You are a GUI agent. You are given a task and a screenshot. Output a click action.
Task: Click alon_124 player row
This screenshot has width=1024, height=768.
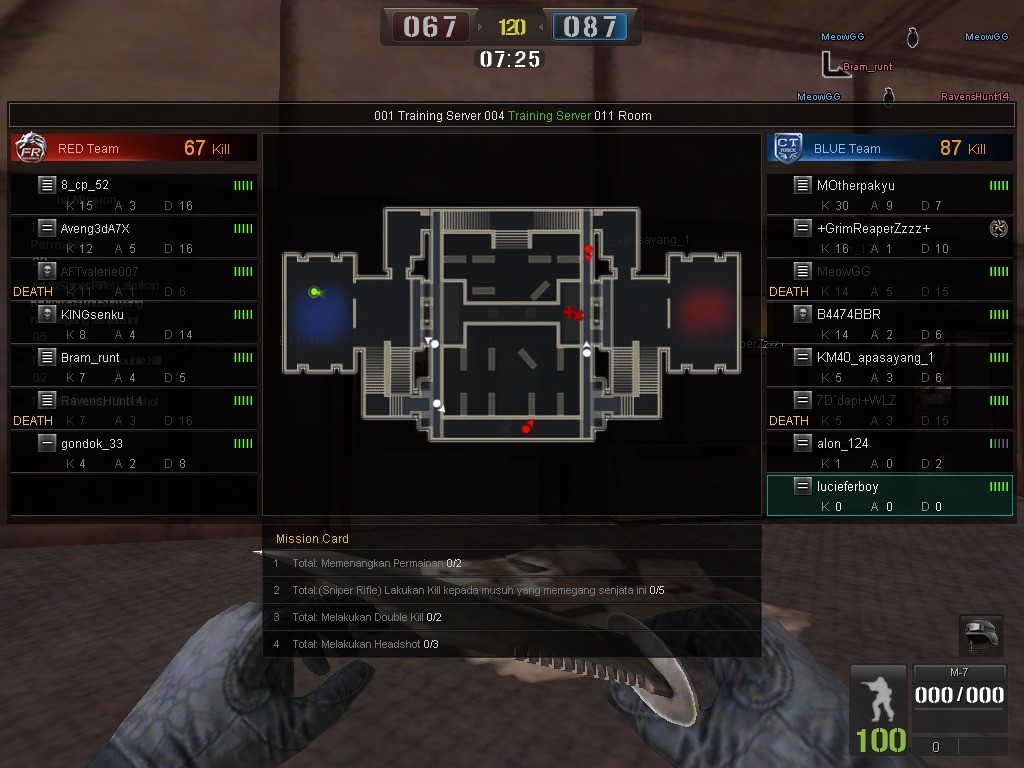(889, 452)
